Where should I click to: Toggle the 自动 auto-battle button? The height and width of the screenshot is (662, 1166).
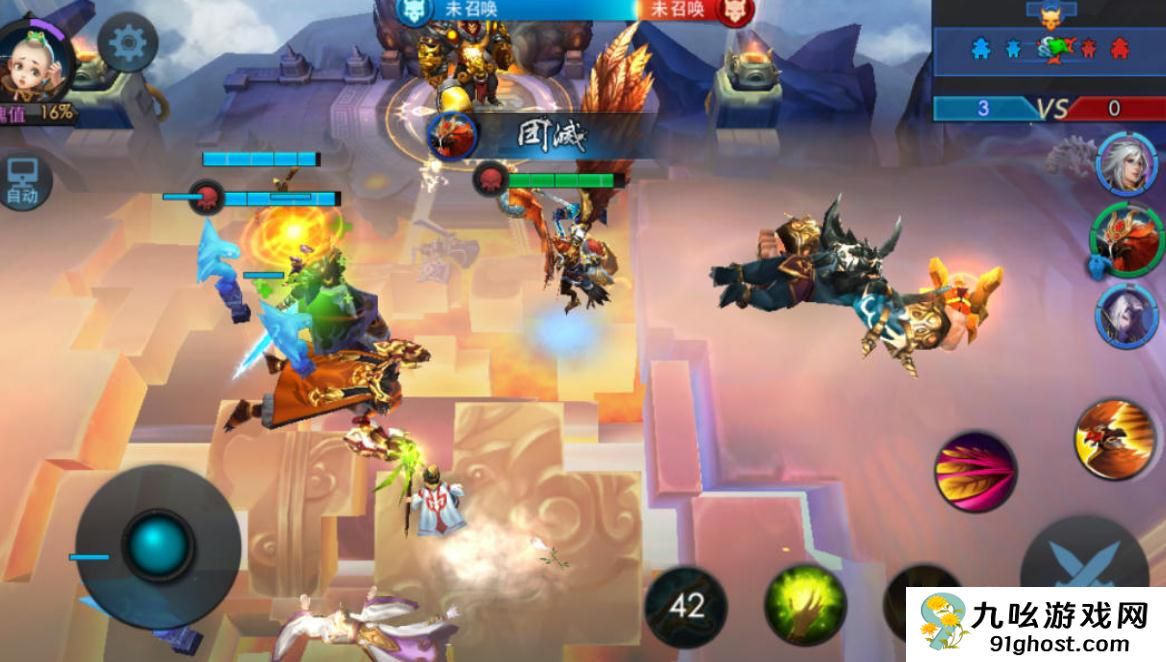(x=22, y=182)
